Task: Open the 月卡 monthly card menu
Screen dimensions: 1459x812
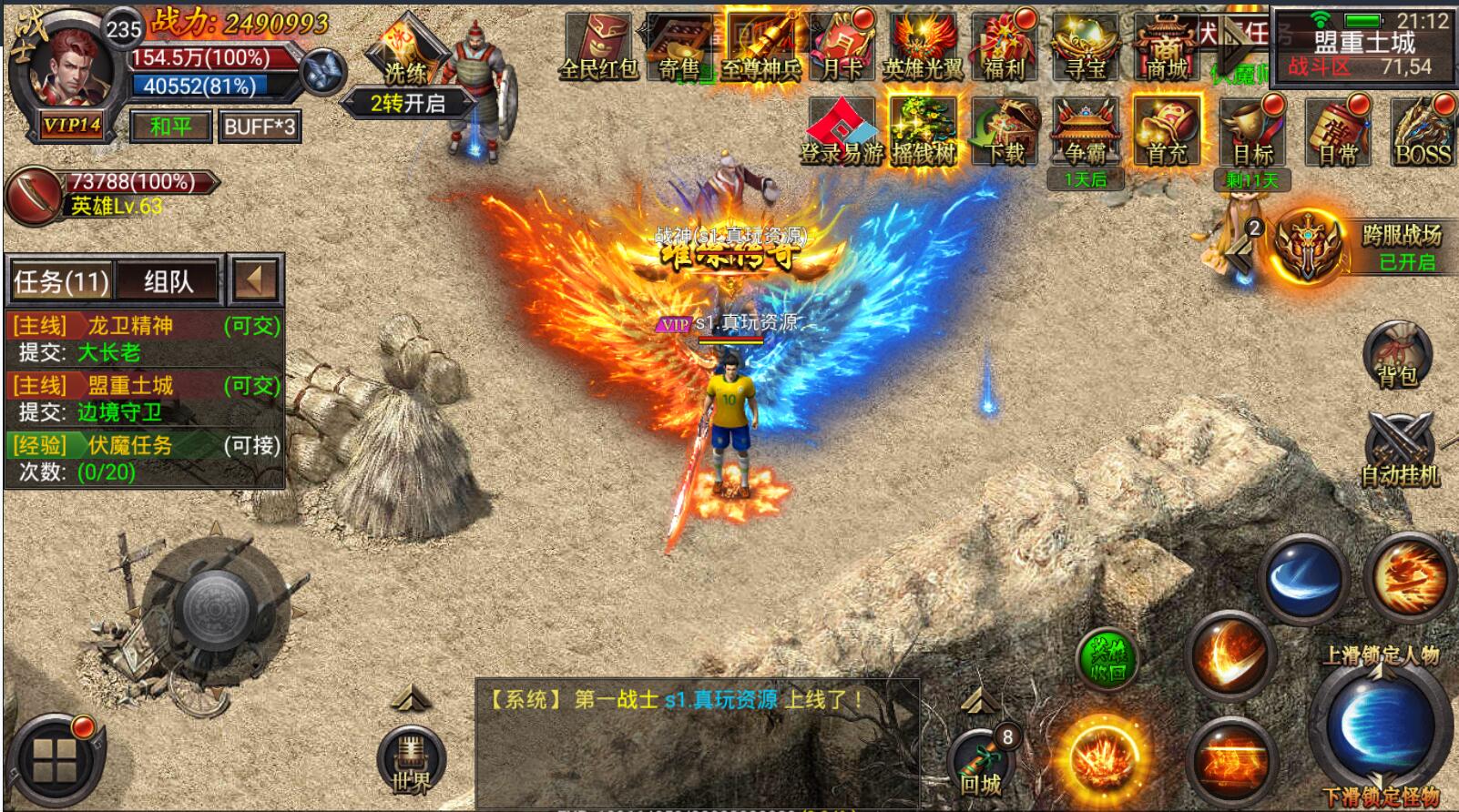Action: (x=842, y=47)
